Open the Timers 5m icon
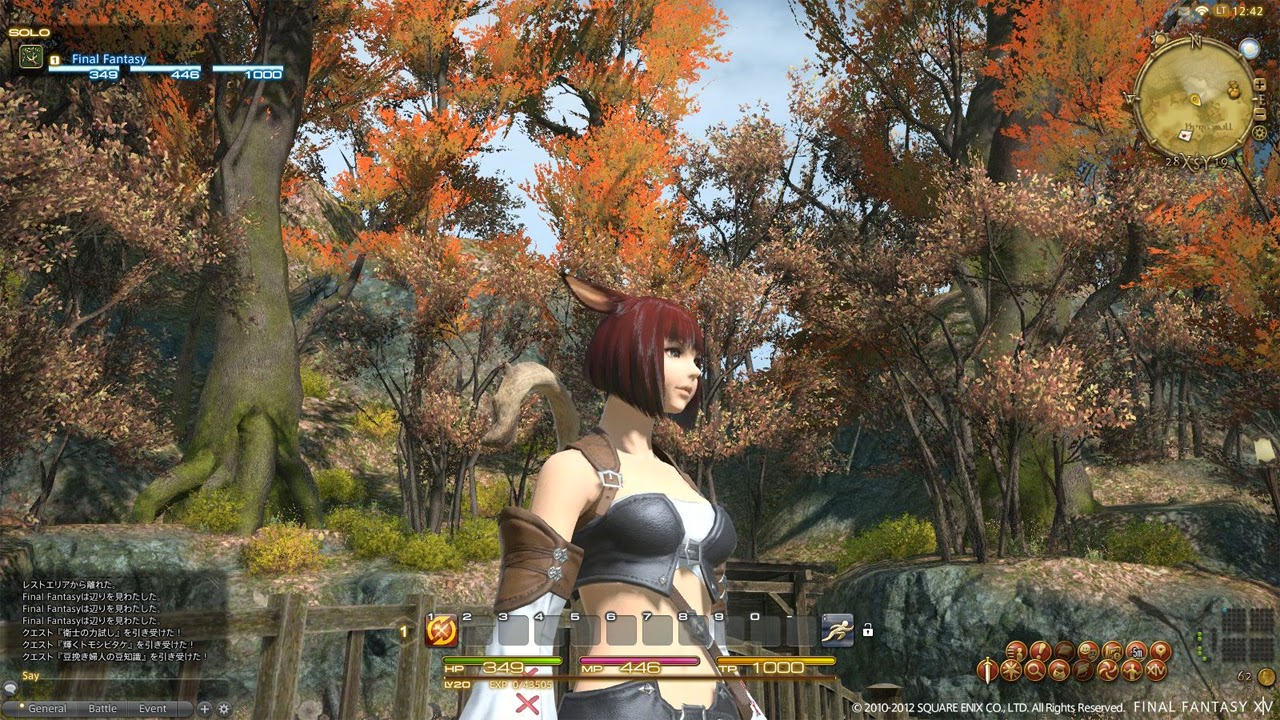The image size is (1280, 720). click(x=1137, y=651)
